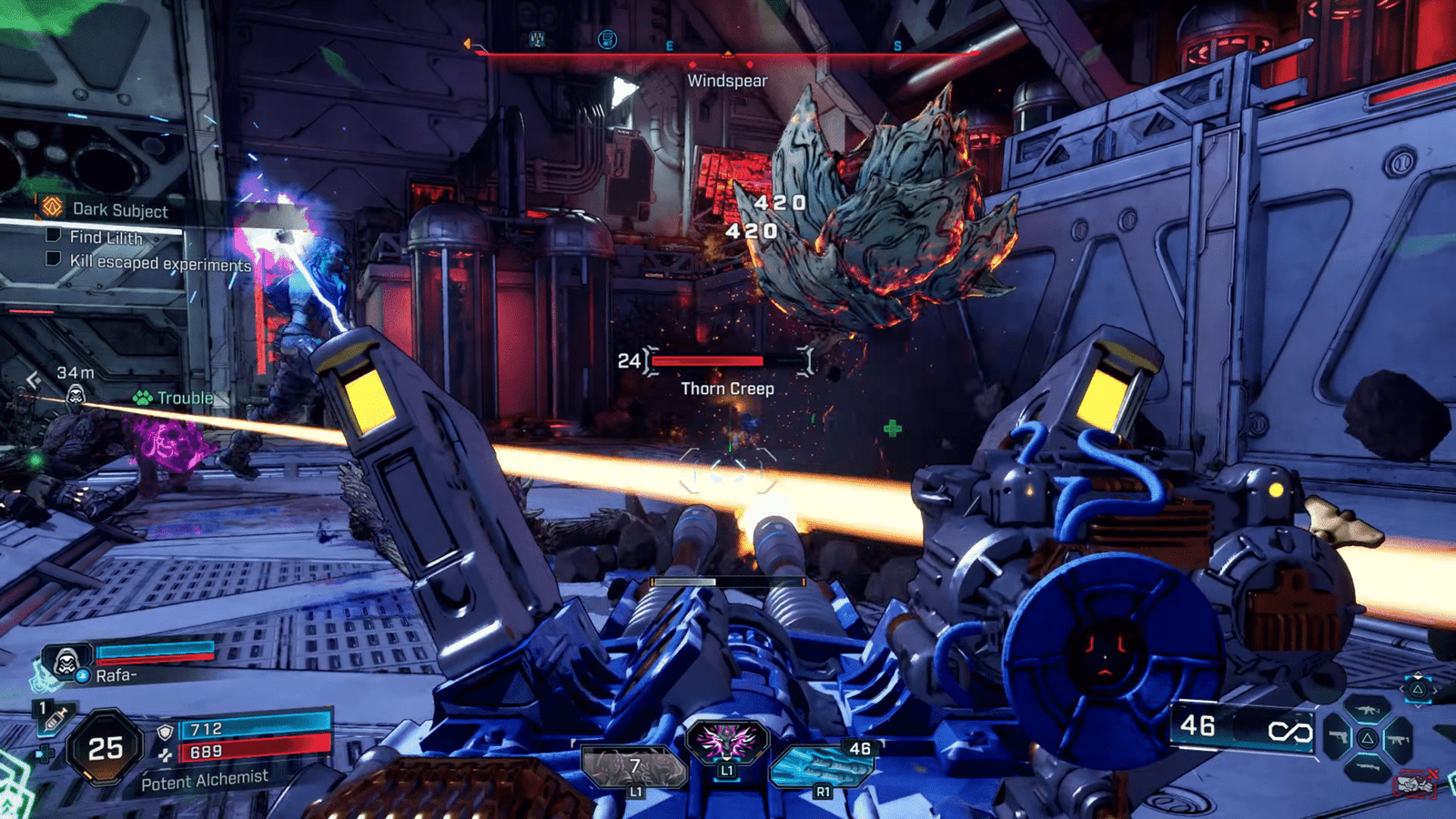Equip the right-side SMG weapon slot
The height and width of the screenshot is (819, 1456).
(1399, 739)
